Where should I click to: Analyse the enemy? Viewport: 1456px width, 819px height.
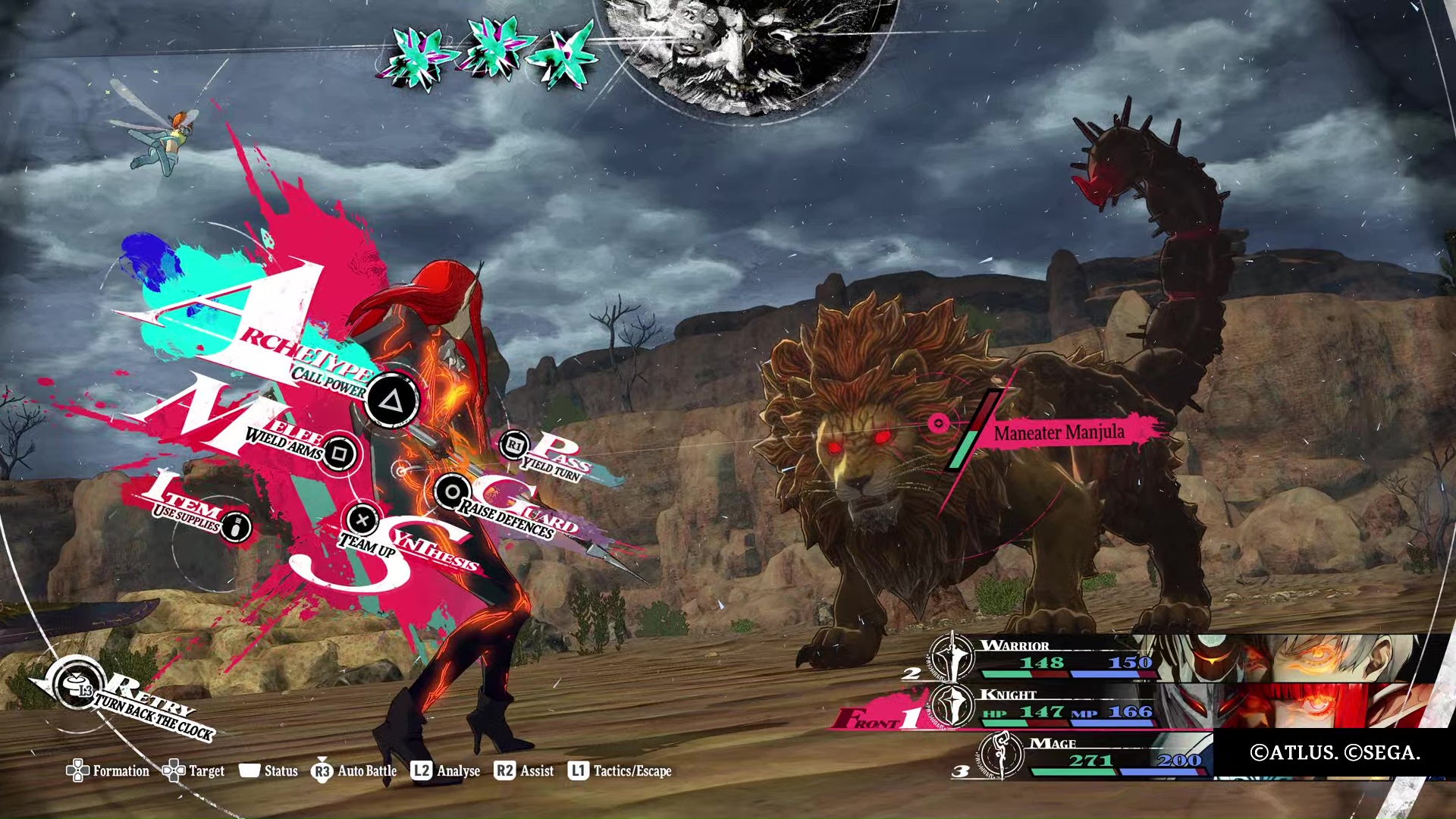[446, 771]
